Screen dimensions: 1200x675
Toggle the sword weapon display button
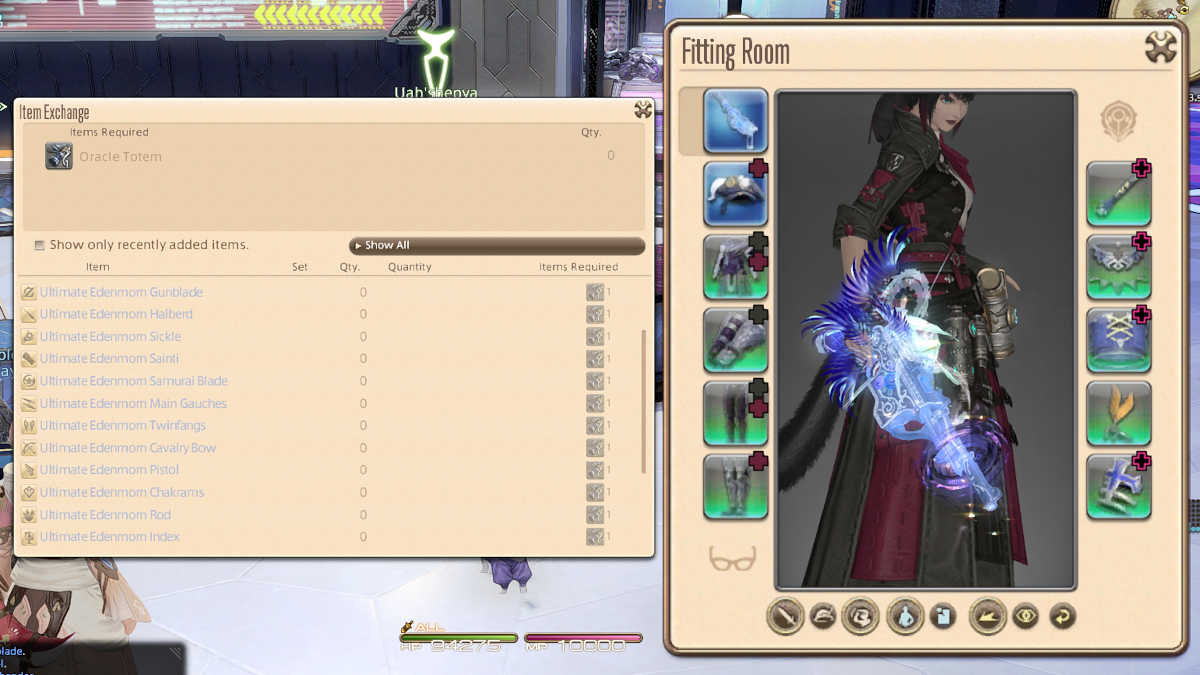point(786,616)
